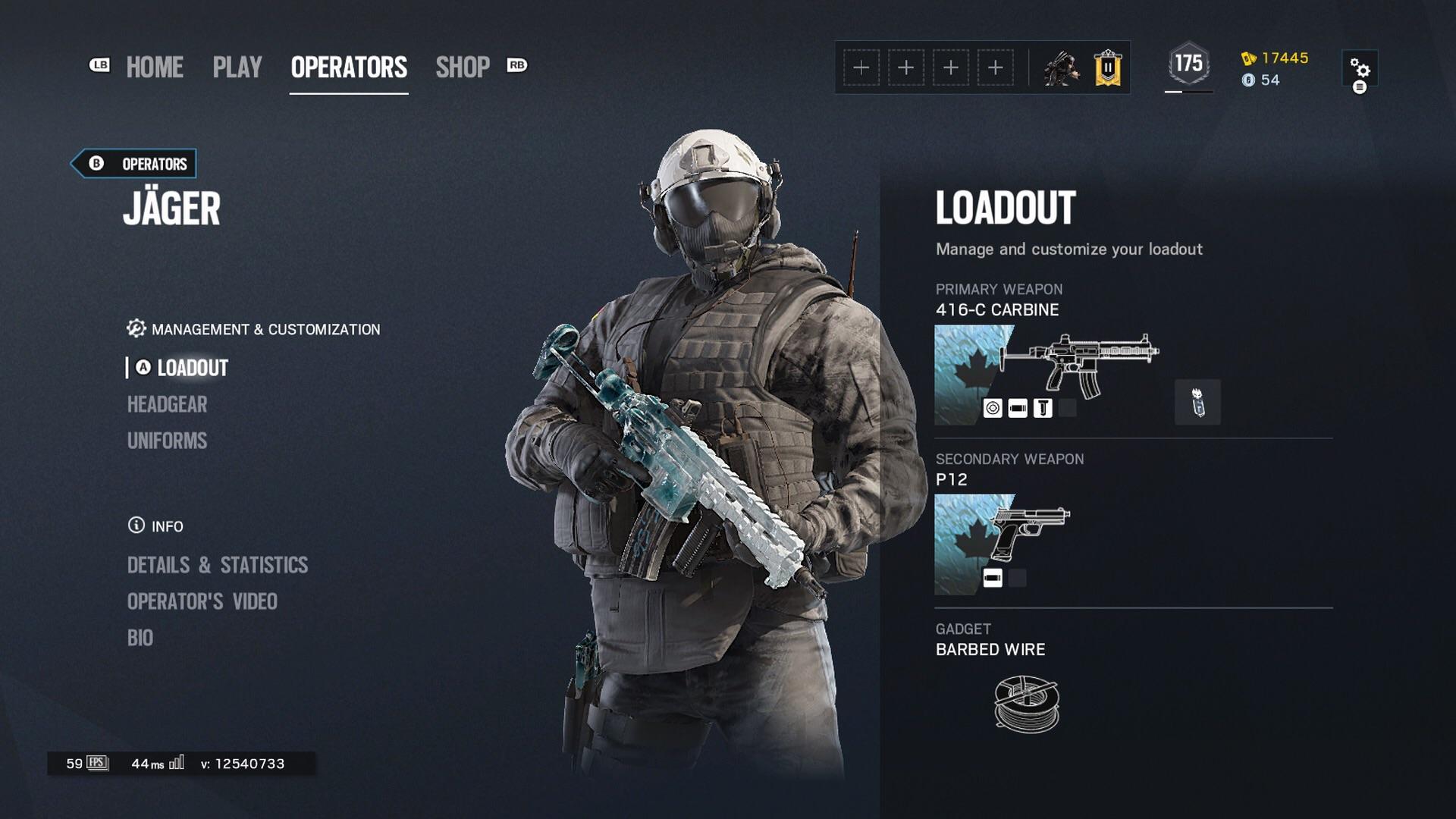Select the PLAY menu item
The width and height of the screenshot is (1456, 819).
click(x=237, y=67)
